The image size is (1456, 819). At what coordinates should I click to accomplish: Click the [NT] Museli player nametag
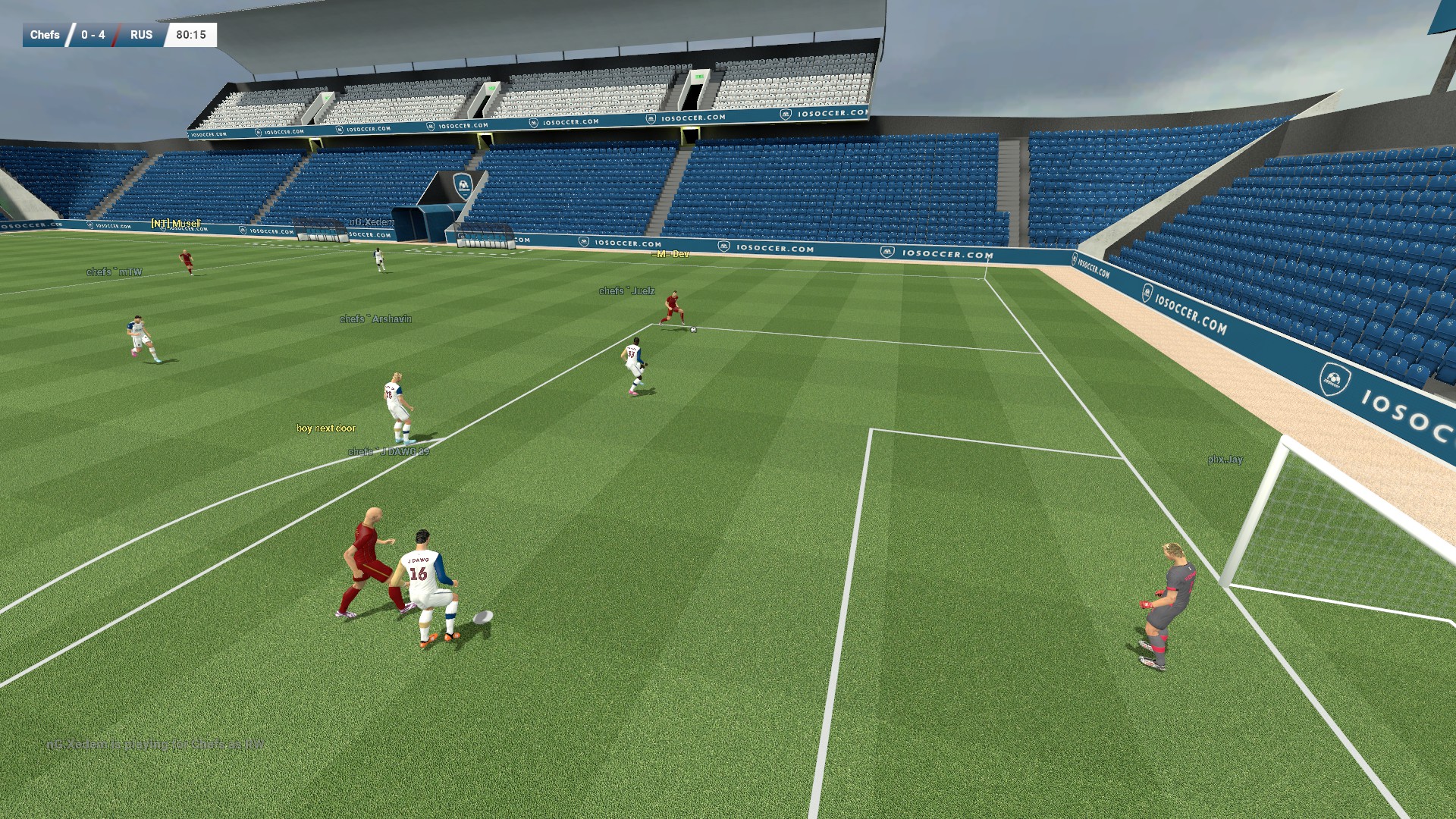(x=176, y=224)
